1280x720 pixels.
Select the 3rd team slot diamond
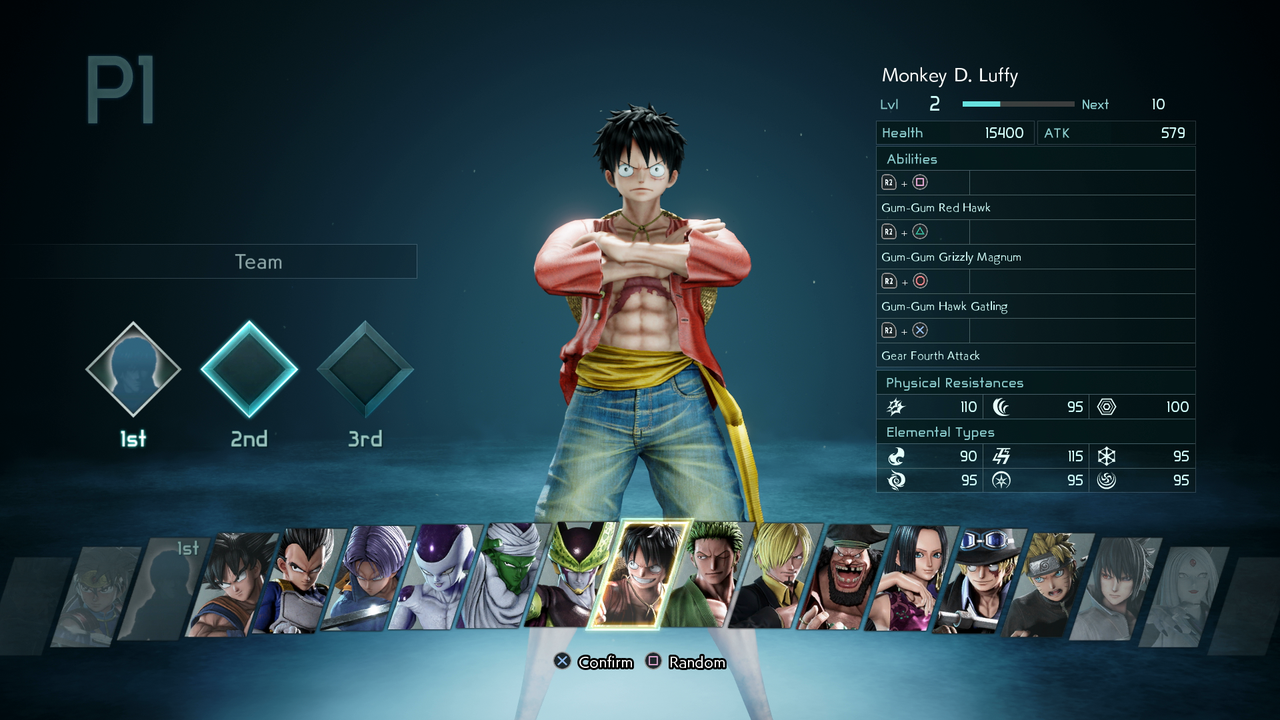(364, 369)
